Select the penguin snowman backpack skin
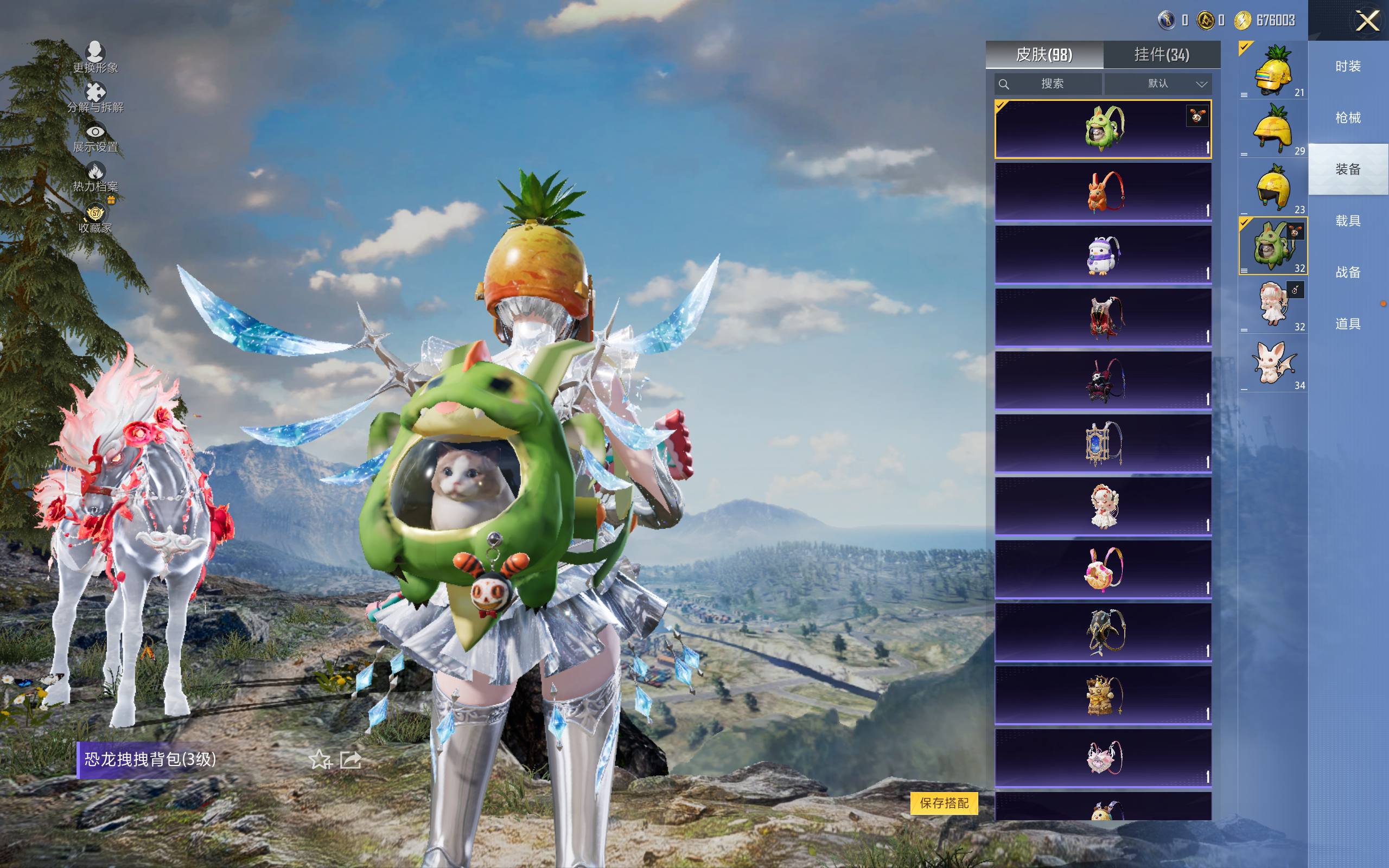 pos(1103,255)
